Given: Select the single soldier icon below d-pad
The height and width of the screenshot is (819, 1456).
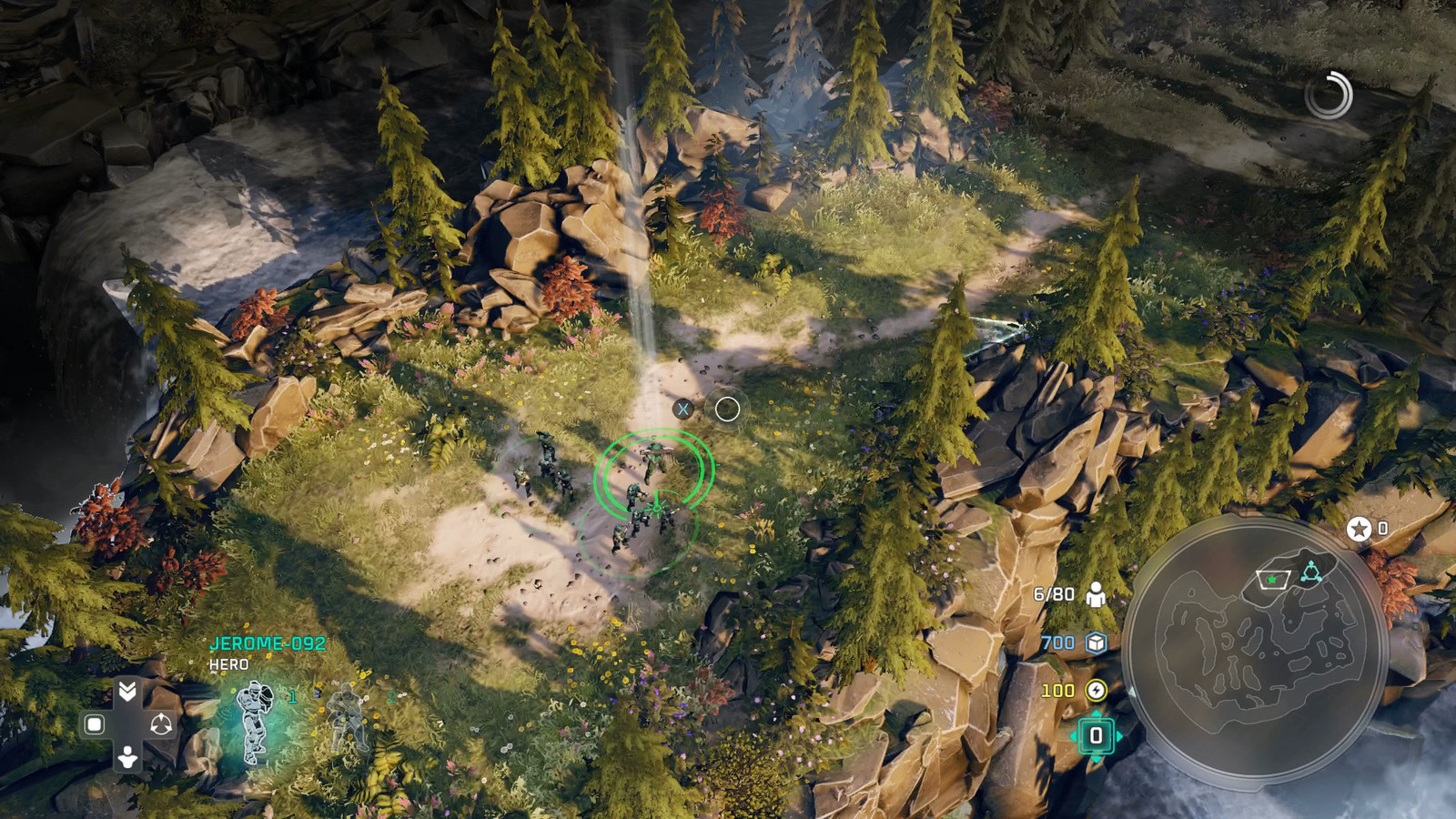Looking at the screenshot, I should click(x=126, y=757).
